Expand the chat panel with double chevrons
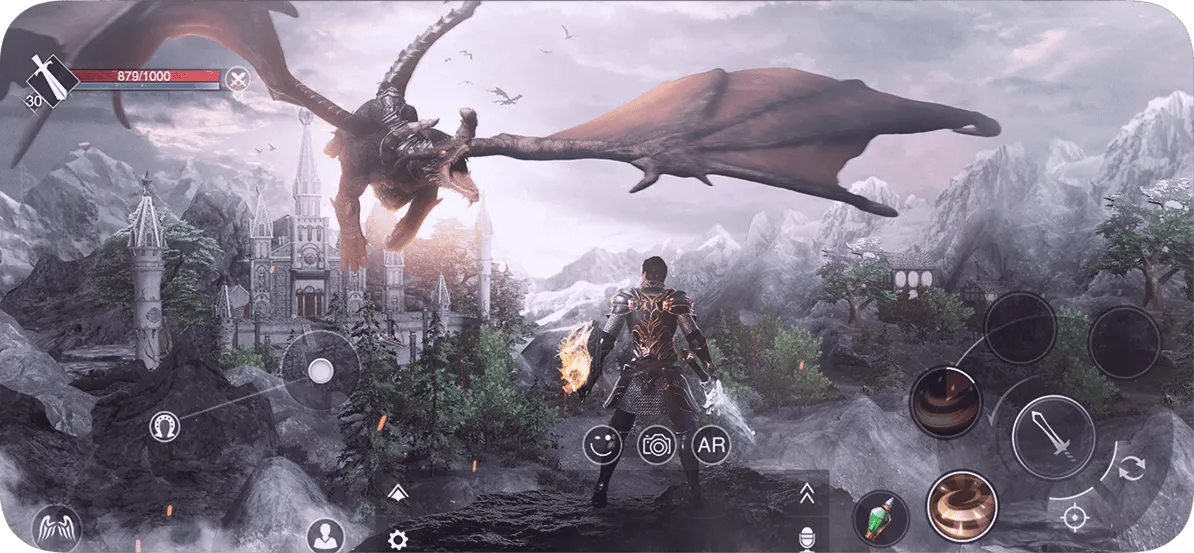Viewport: 1194px width, 553px height. (x=806, y=493)
